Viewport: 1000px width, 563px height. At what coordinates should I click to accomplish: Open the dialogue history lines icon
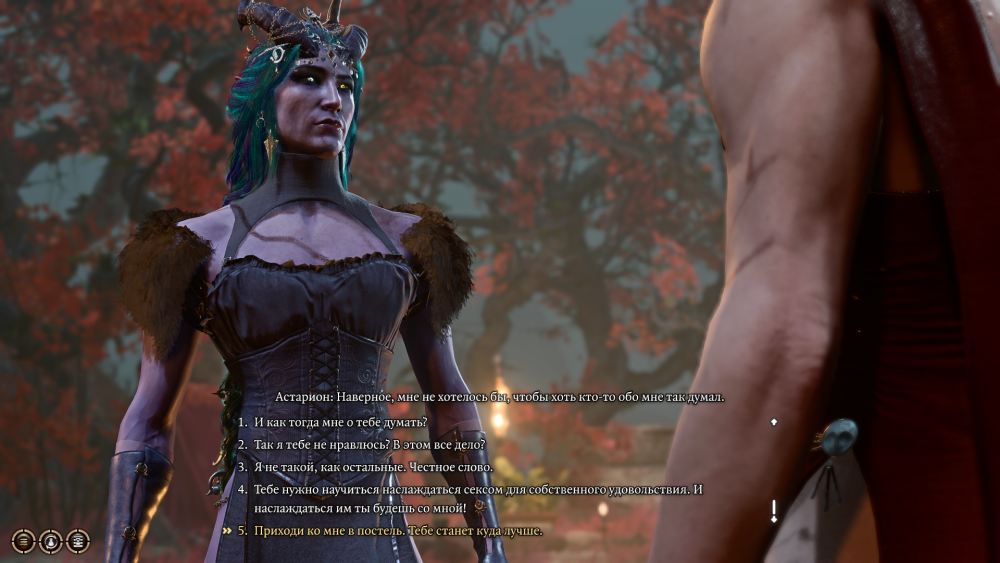(x=23, y=541)
